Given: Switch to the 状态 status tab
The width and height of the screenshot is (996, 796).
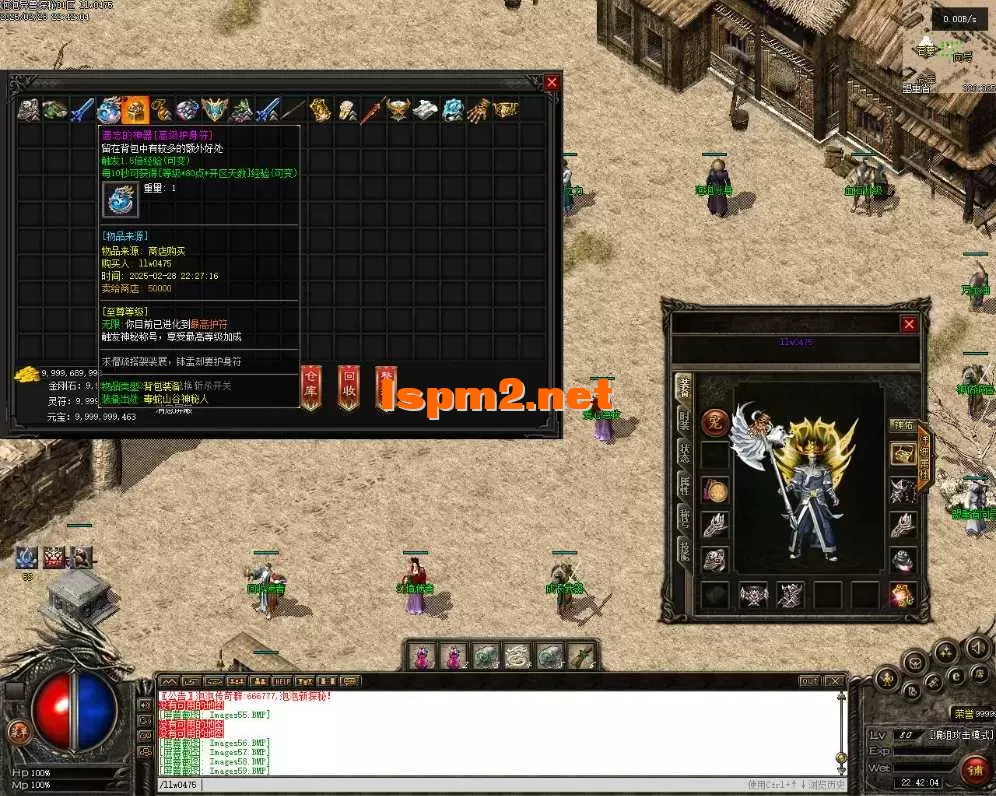Looking at the screenshot, I should [x=685, y=452].
